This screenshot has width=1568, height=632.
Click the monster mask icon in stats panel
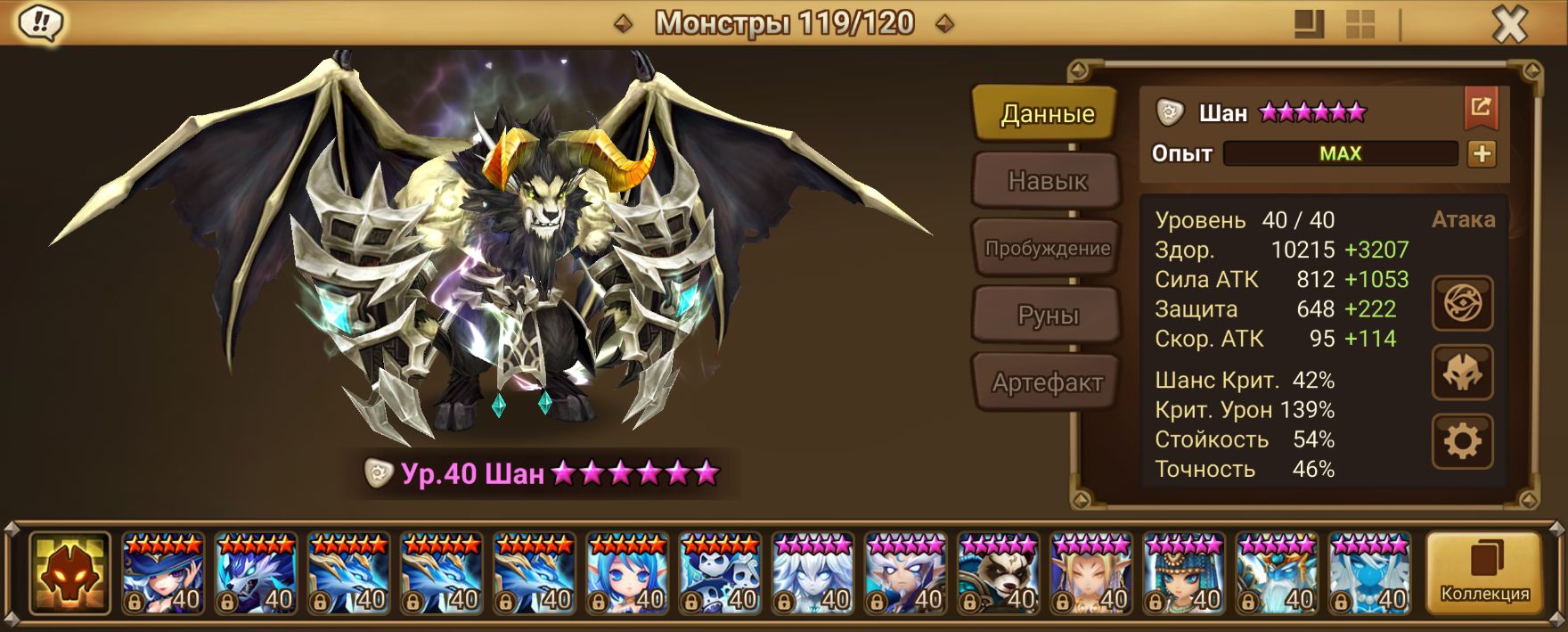point(1462,373)
